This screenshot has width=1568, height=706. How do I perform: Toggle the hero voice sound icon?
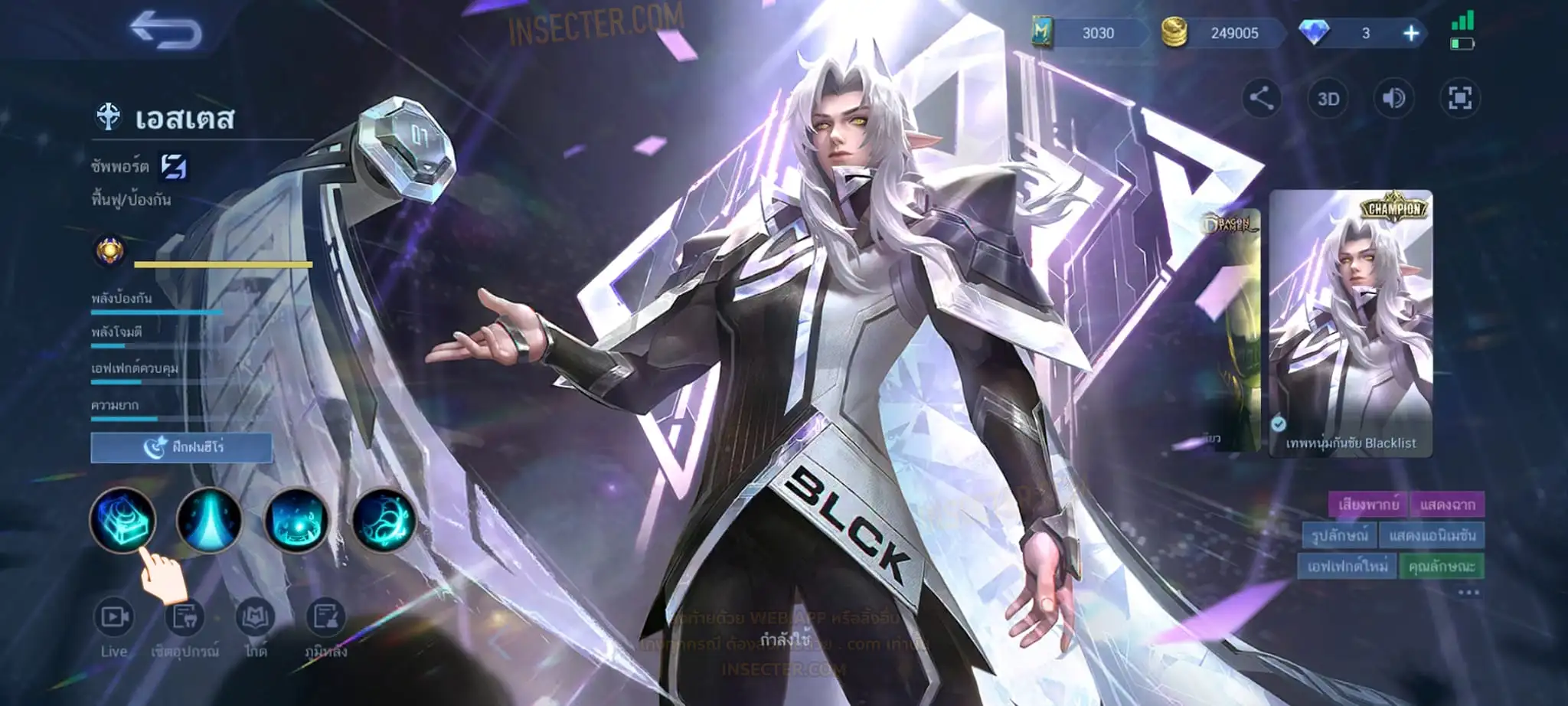[x=1393, y=98]
